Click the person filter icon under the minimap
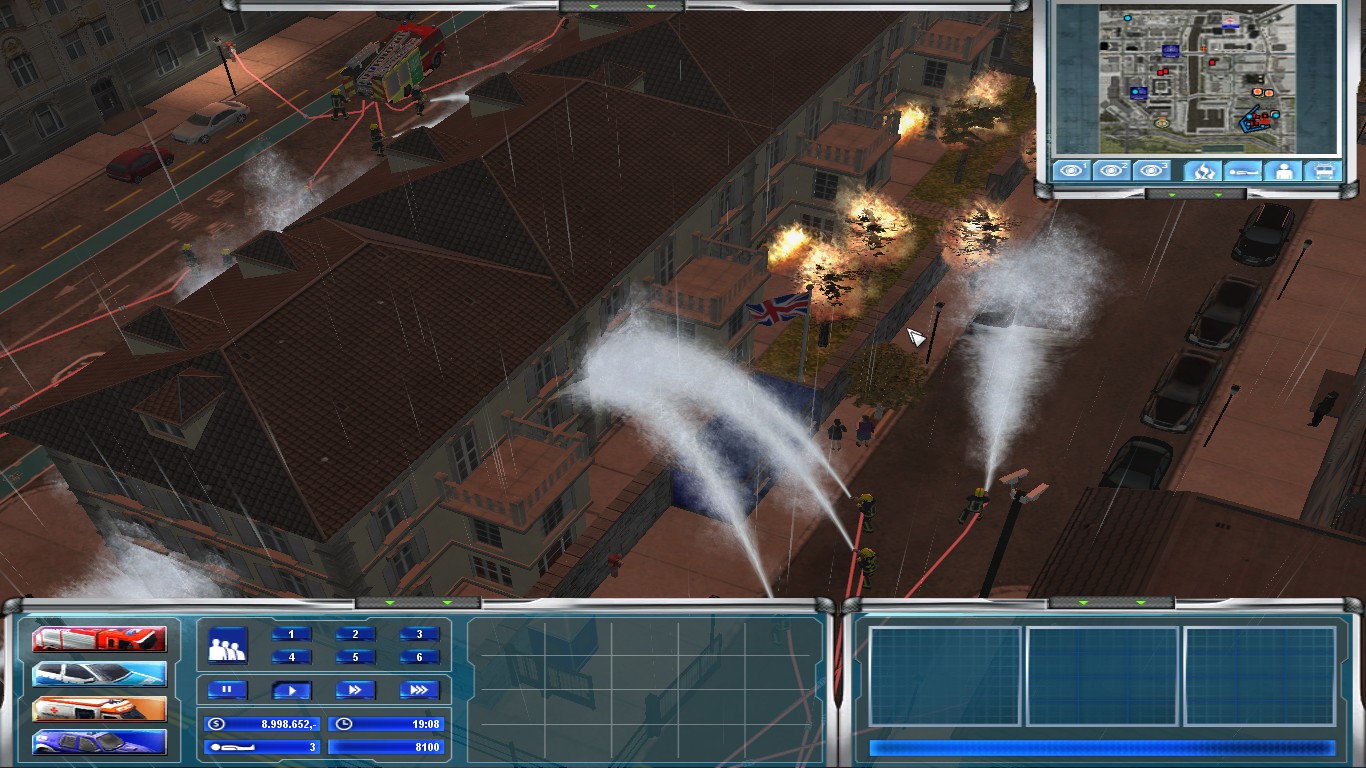Viewport: 1366px width, 768px height. click(1283, 170)
